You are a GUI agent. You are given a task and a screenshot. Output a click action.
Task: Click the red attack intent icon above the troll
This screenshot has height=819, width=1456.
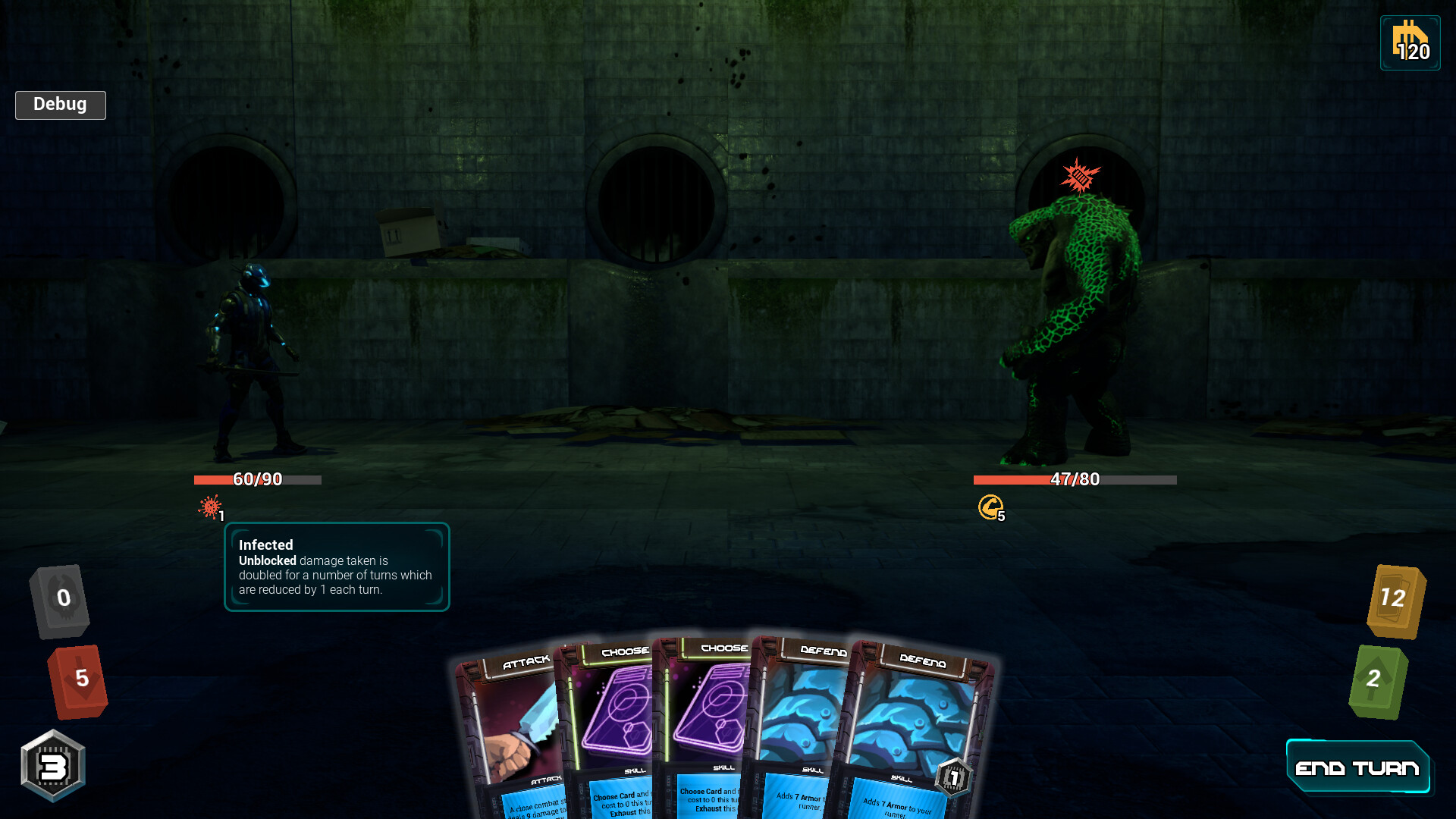point(1080,175)
